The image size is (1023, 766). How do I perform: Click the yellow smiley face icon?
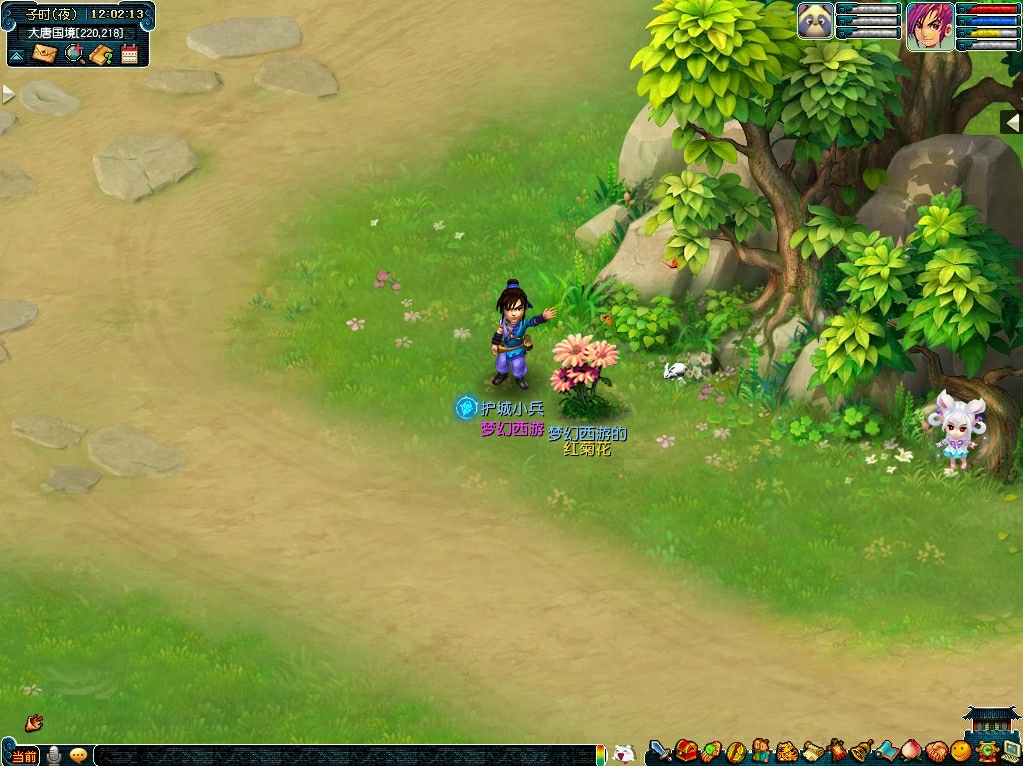[x=961, y=750]
